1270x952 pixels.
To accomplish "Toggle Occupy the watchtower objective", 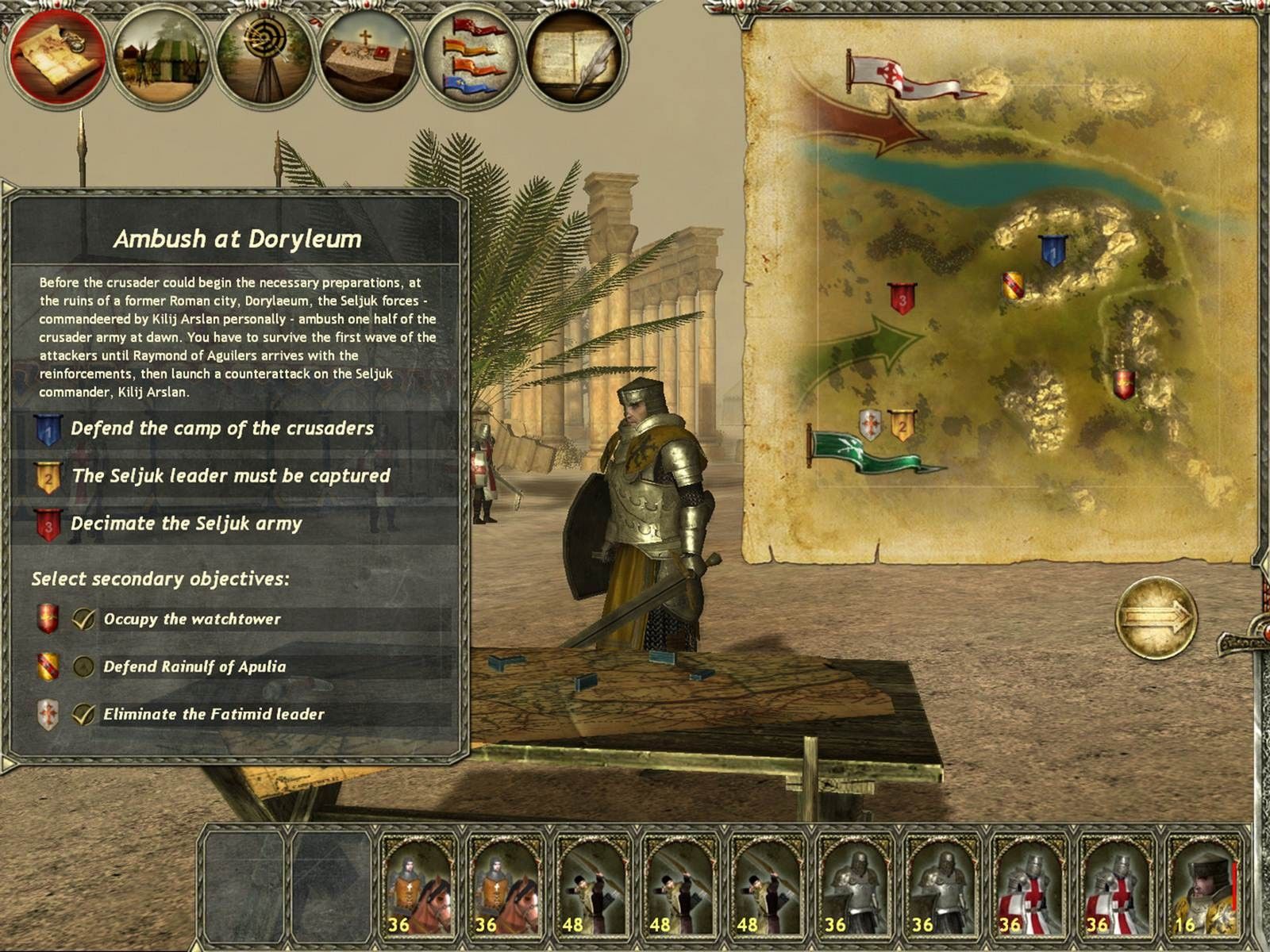I will click(83, 620).
